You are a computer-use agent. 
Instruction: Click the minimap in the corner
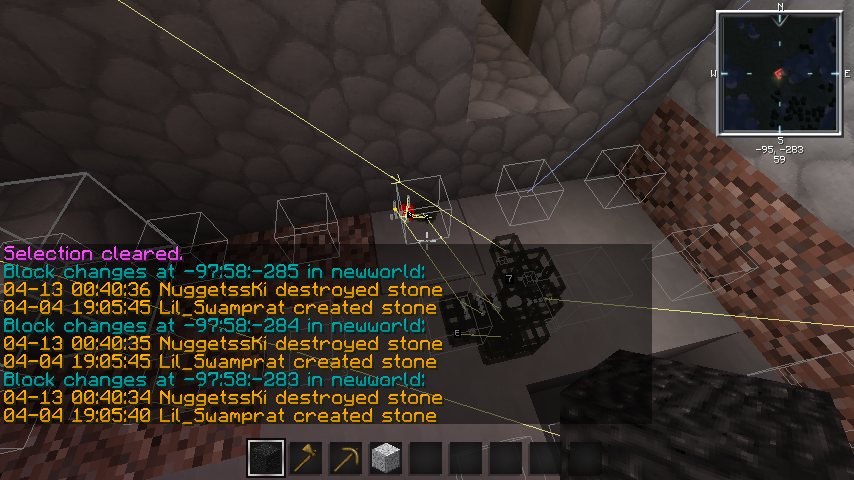[780, 73]
